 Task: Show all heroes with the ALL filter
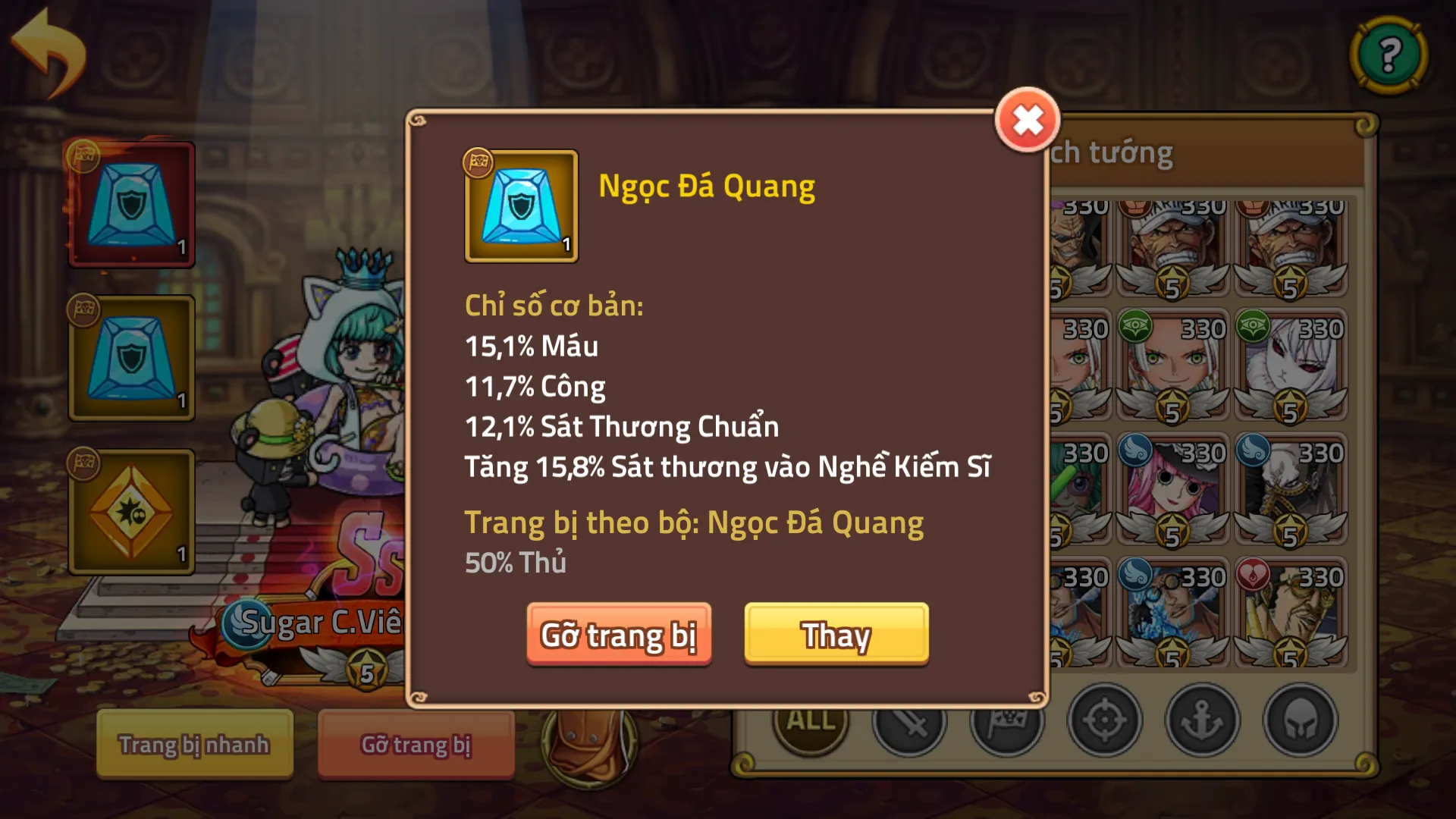(x=811, y=720)
